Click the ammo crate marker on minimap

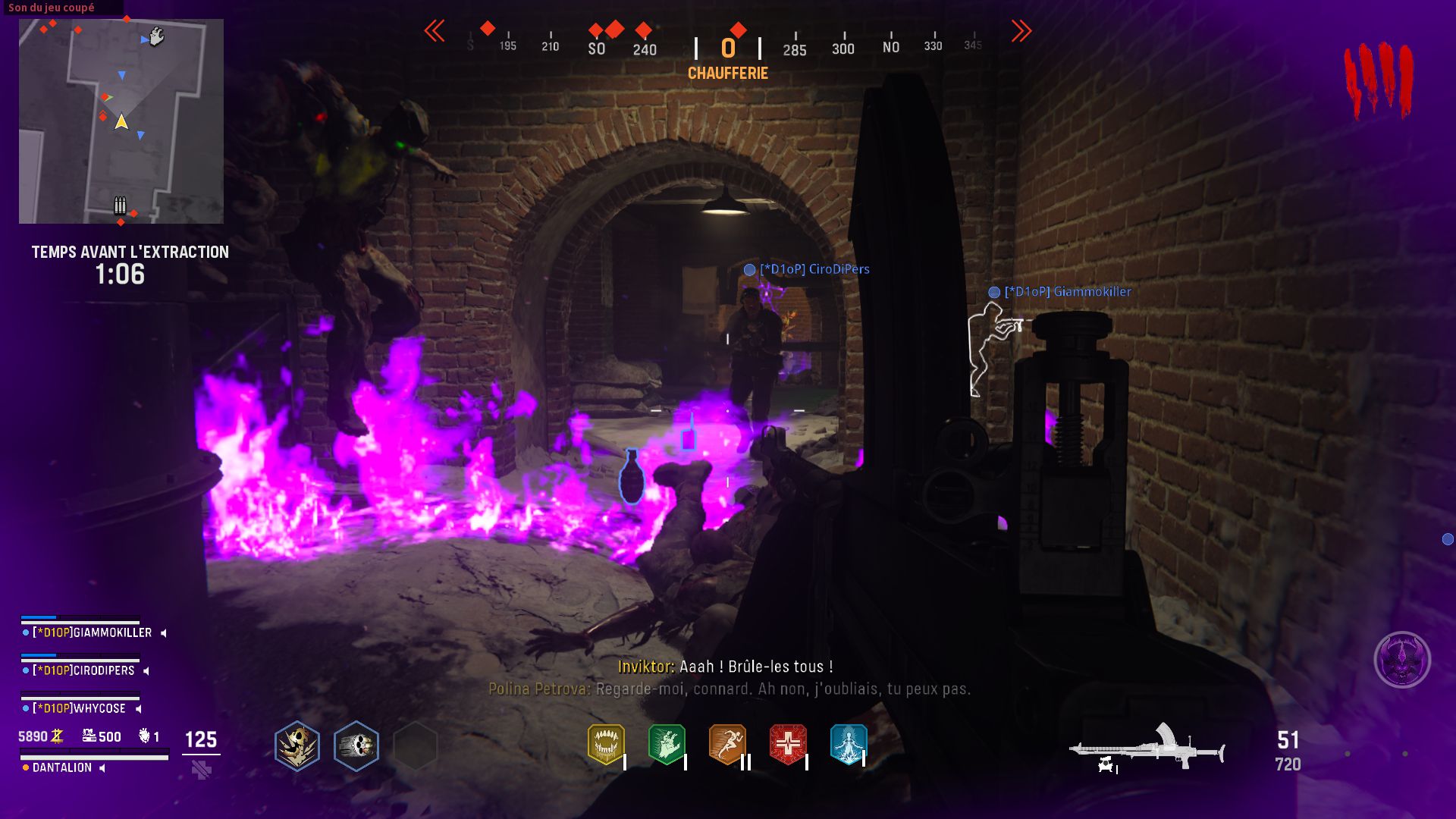pos(120,205)
